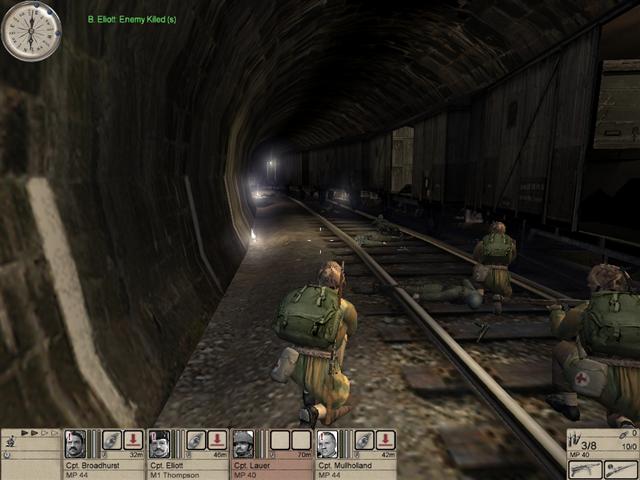The image size is (640, 480).
Task: Use Elliott's grenade icon
Action: (195, 440)
